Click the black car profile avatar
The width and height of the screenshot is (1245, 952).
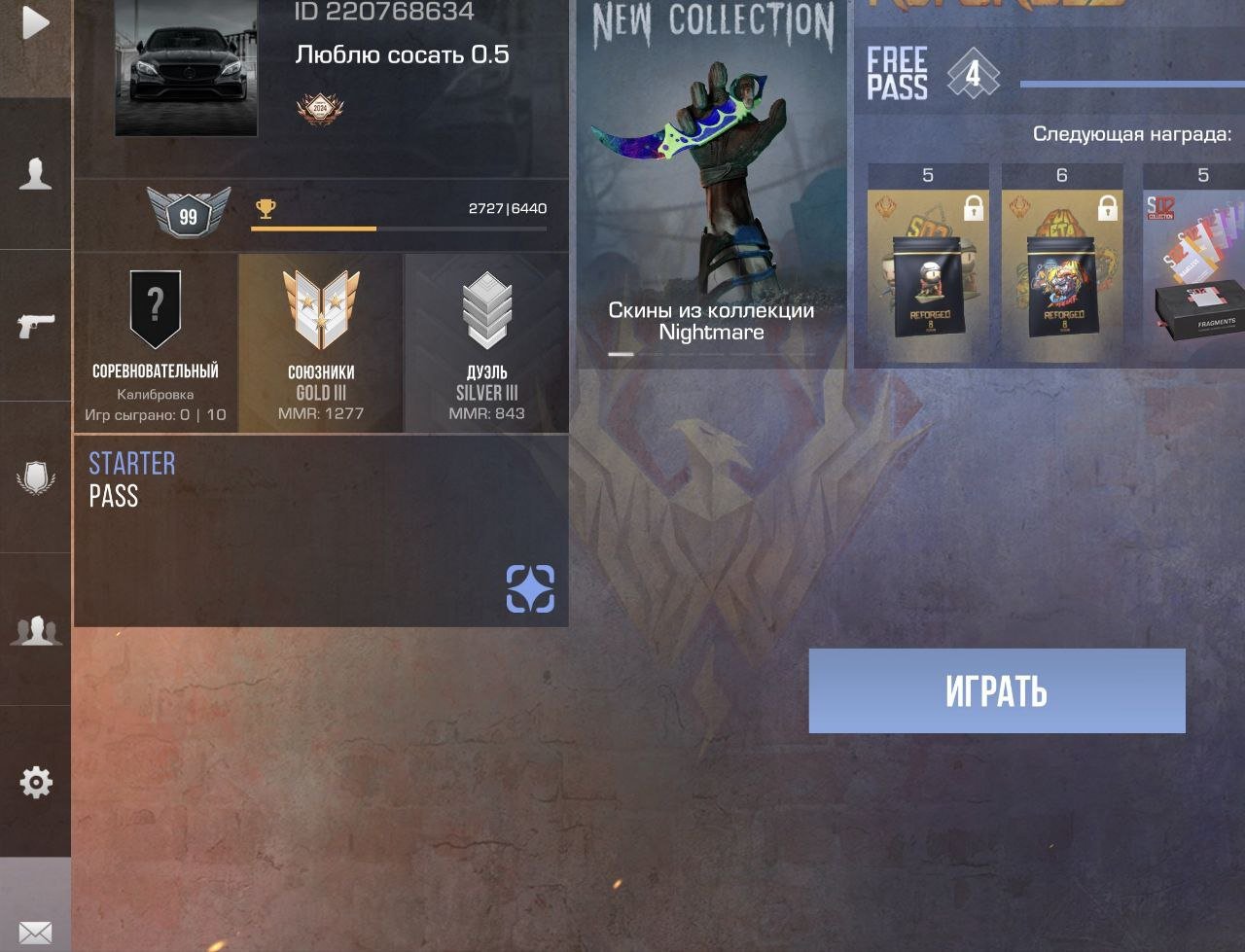coord(186,68)
